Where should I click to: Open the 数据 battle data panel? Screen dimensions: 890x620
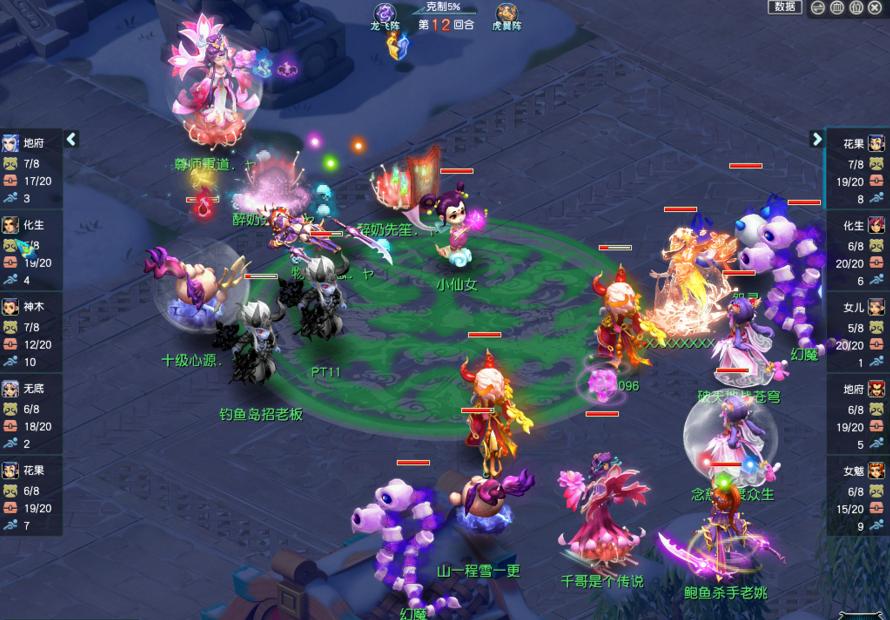[785, 7]
